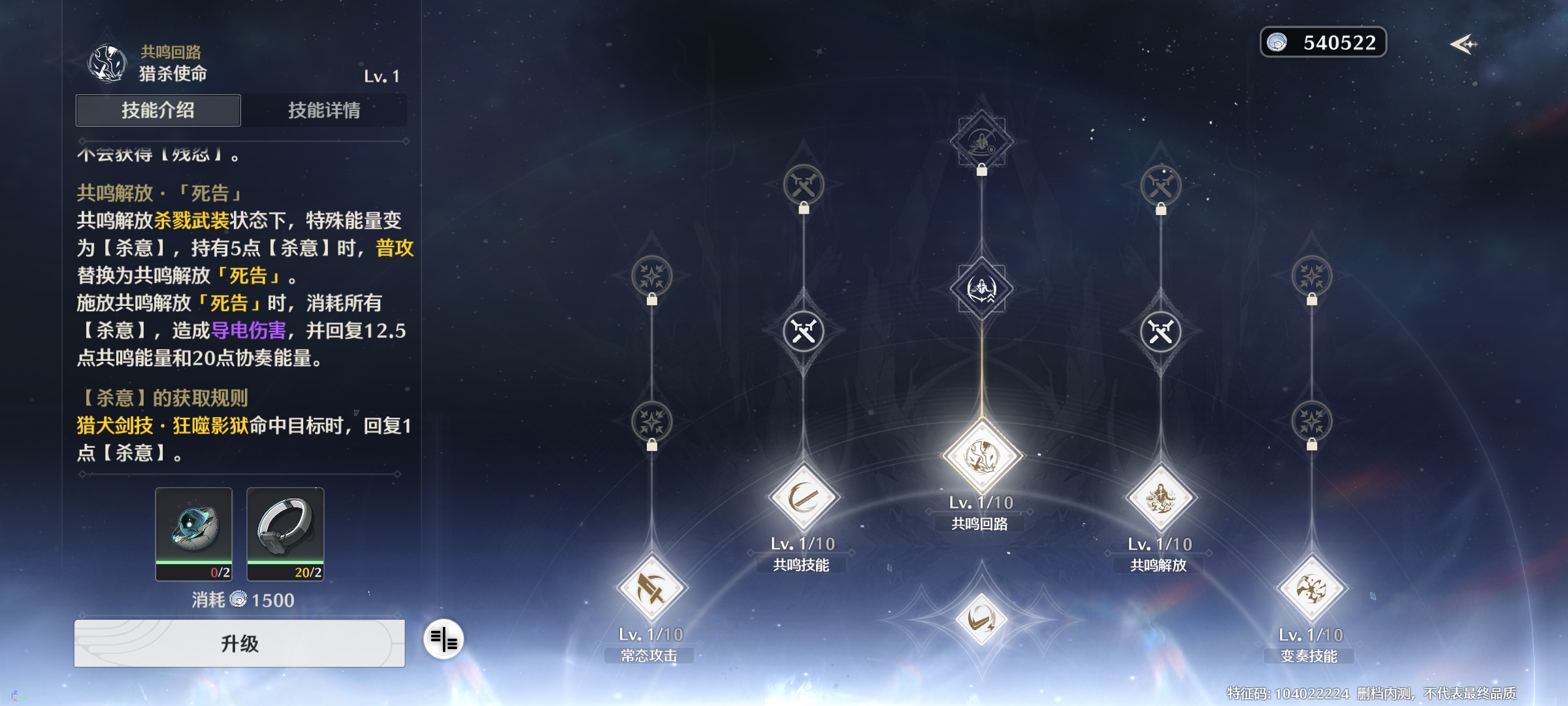Select the unlocked passive node above 共鸣回路

(x=981, y=288)
